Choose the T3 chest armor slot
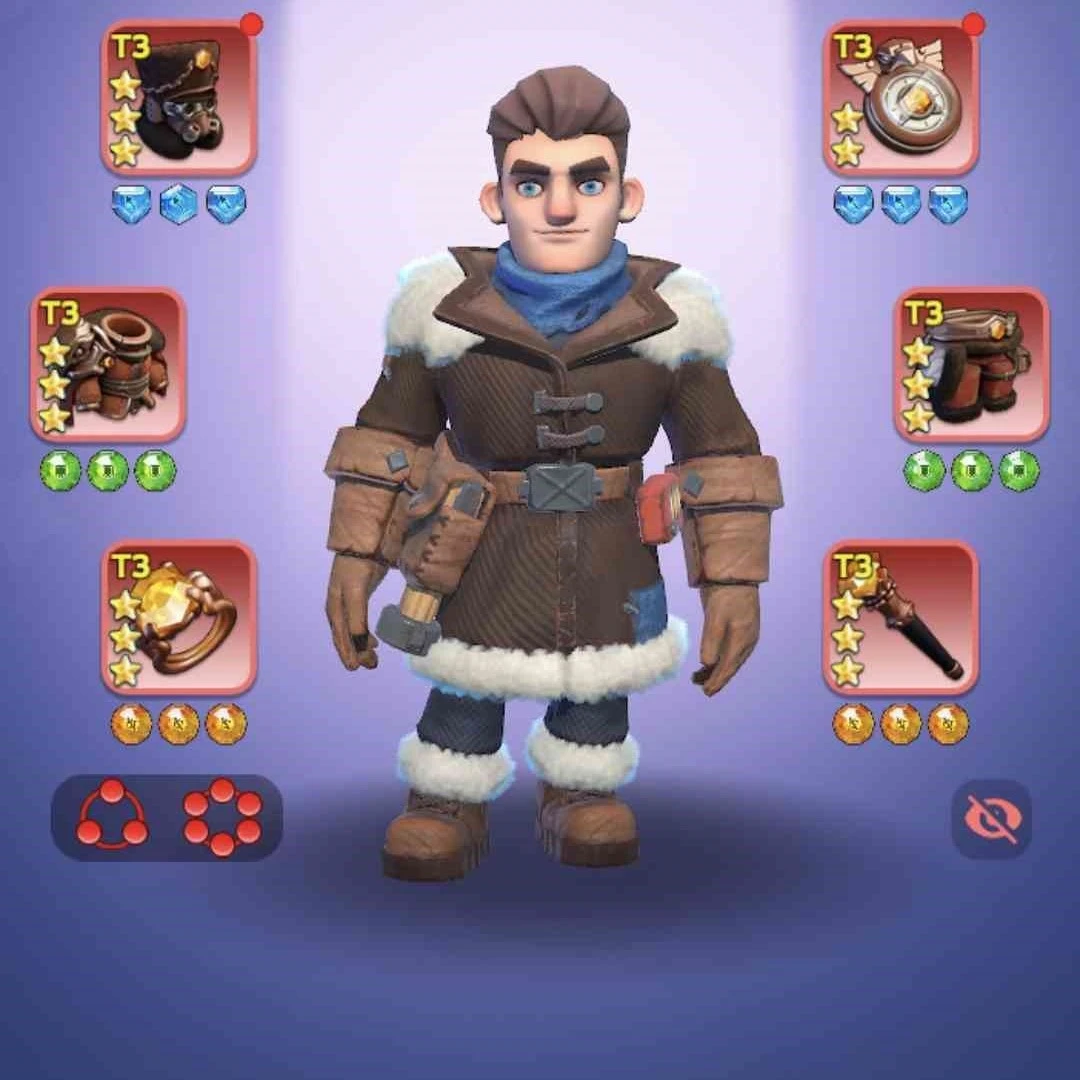 coord(108,365)
